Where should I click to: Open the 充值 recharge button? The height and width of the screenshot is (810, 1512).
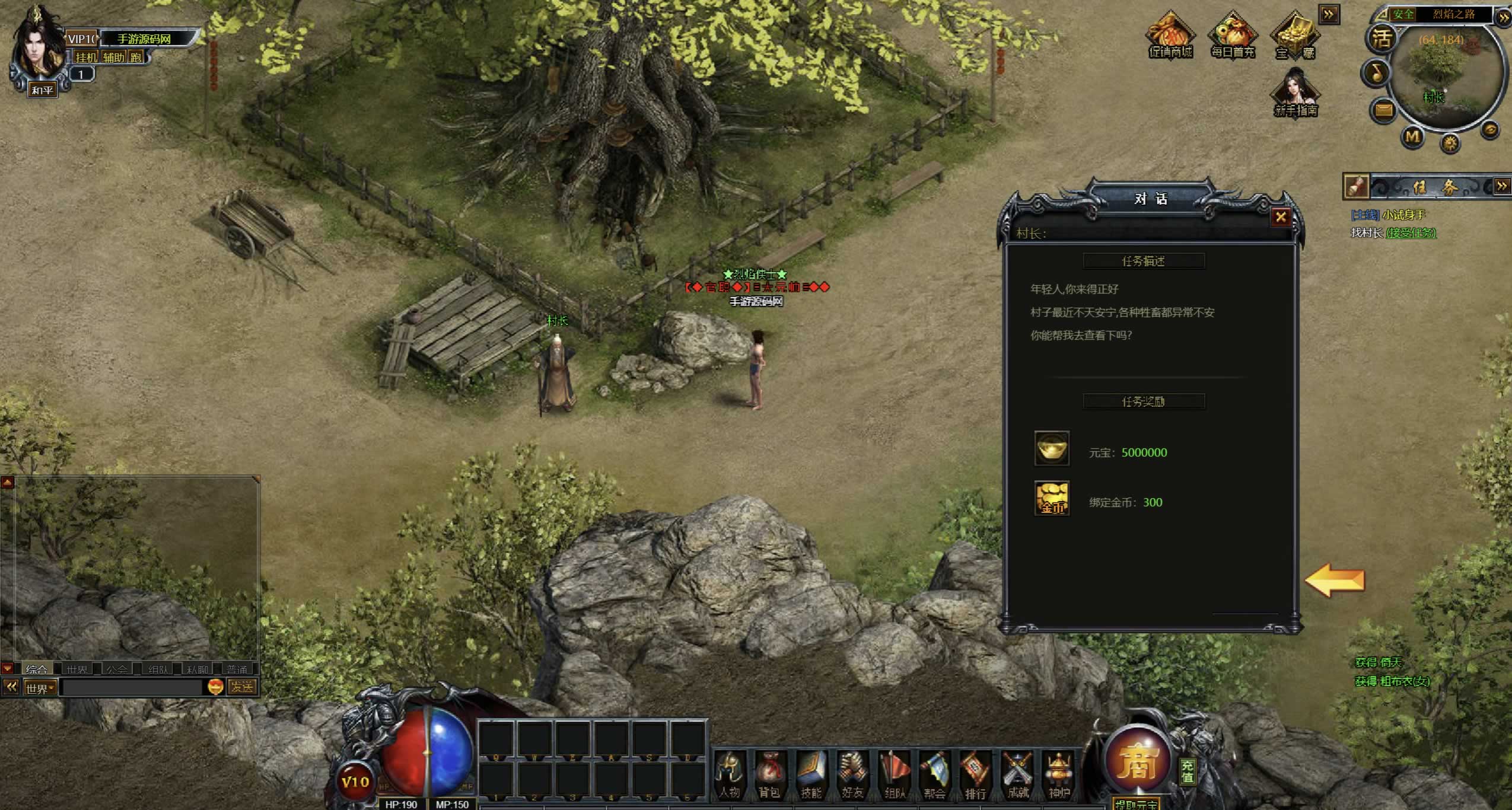[1187, 771]
